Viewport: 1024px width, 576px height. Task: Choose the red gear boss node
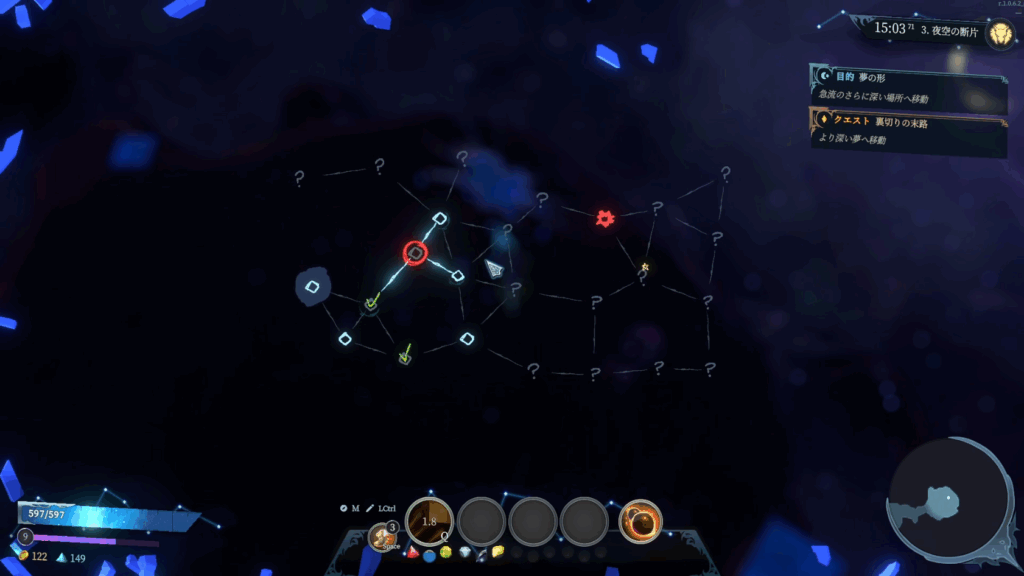tap(604, 218)
